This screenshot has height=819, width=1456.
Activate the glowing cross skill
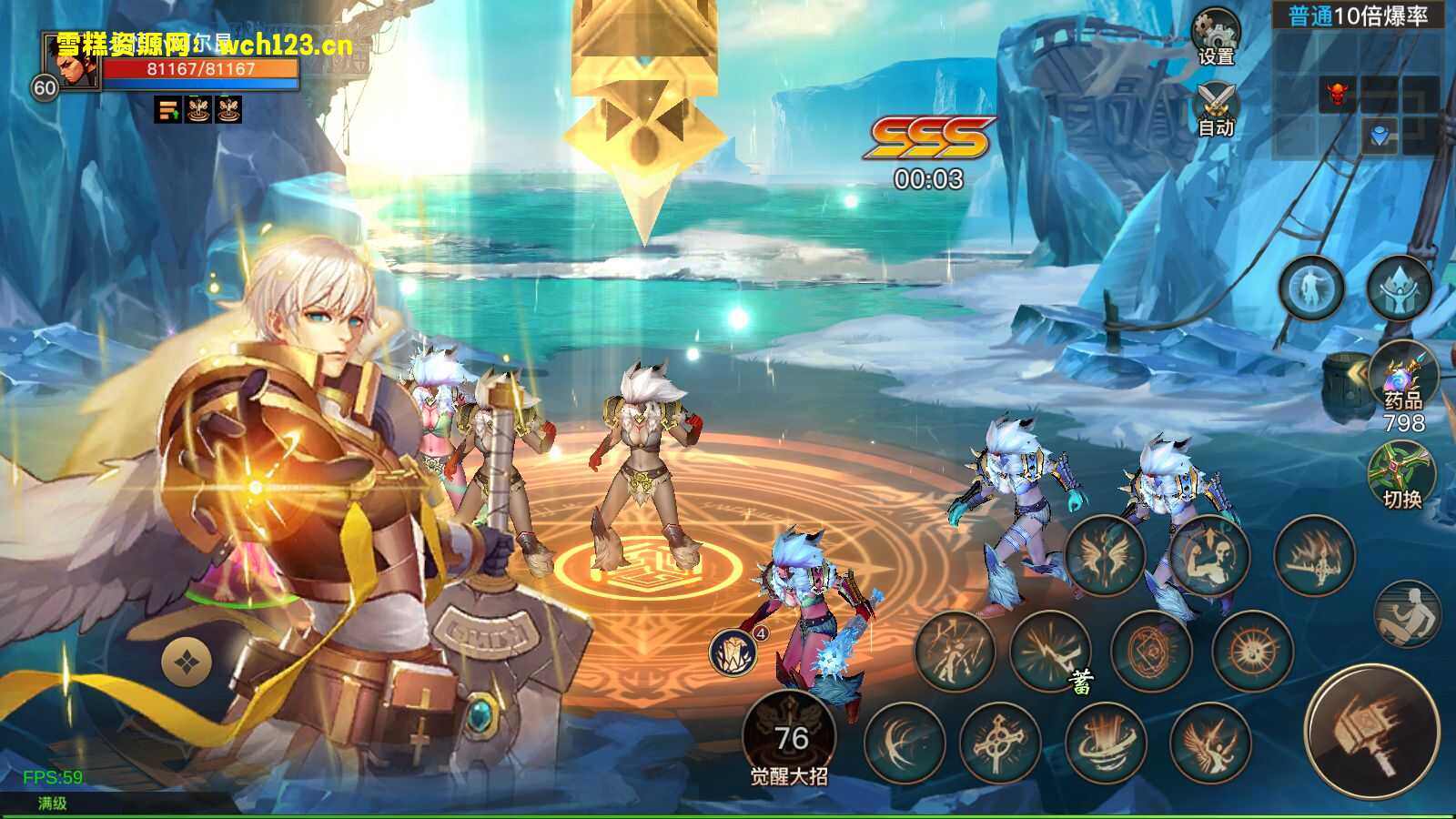(999, 744)
